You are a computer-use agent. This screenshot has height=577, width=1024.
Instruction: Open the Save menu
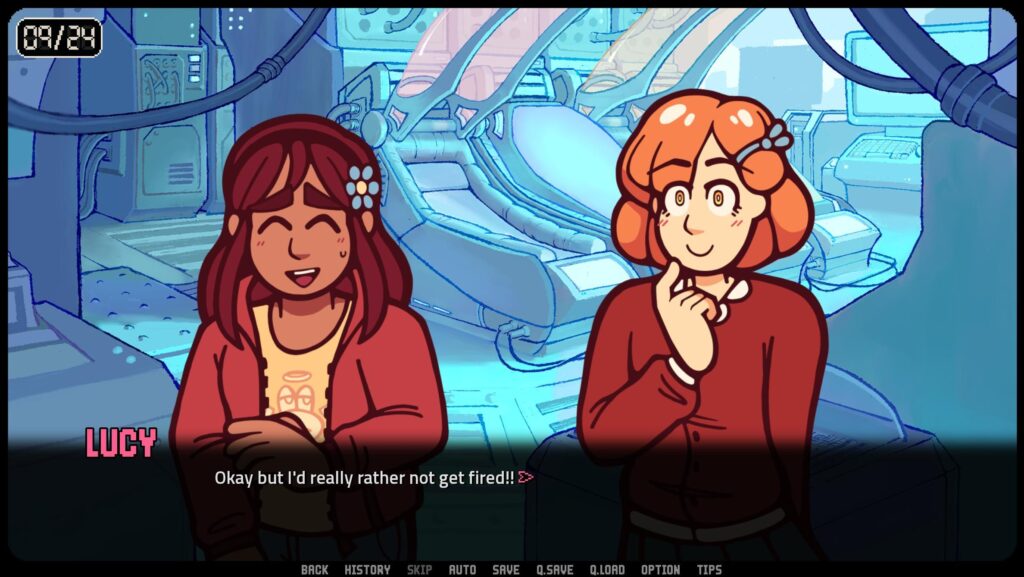pyautogui.click(x=506, y=570)
